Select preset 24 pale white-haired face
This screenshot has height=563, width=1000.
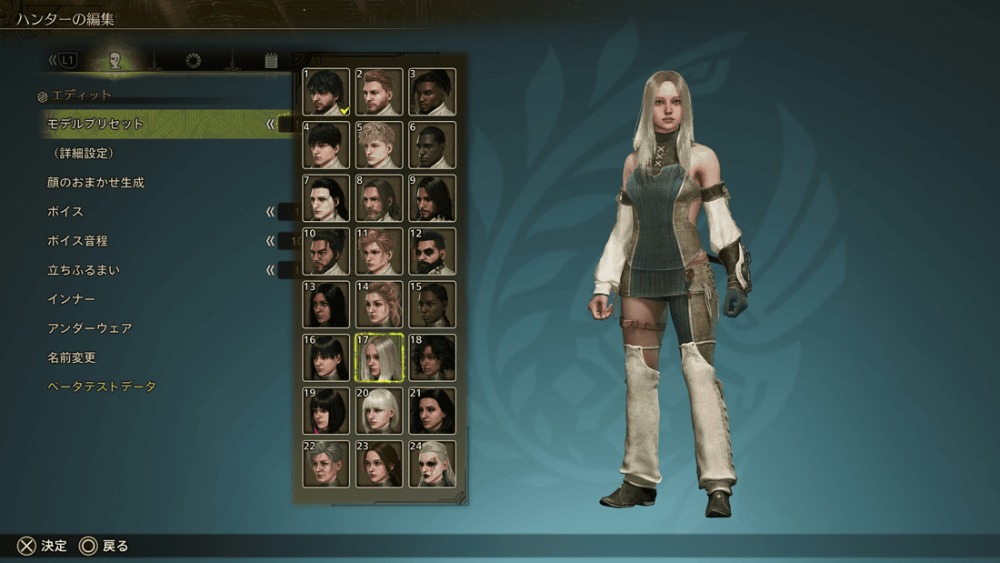coord(432,463)
